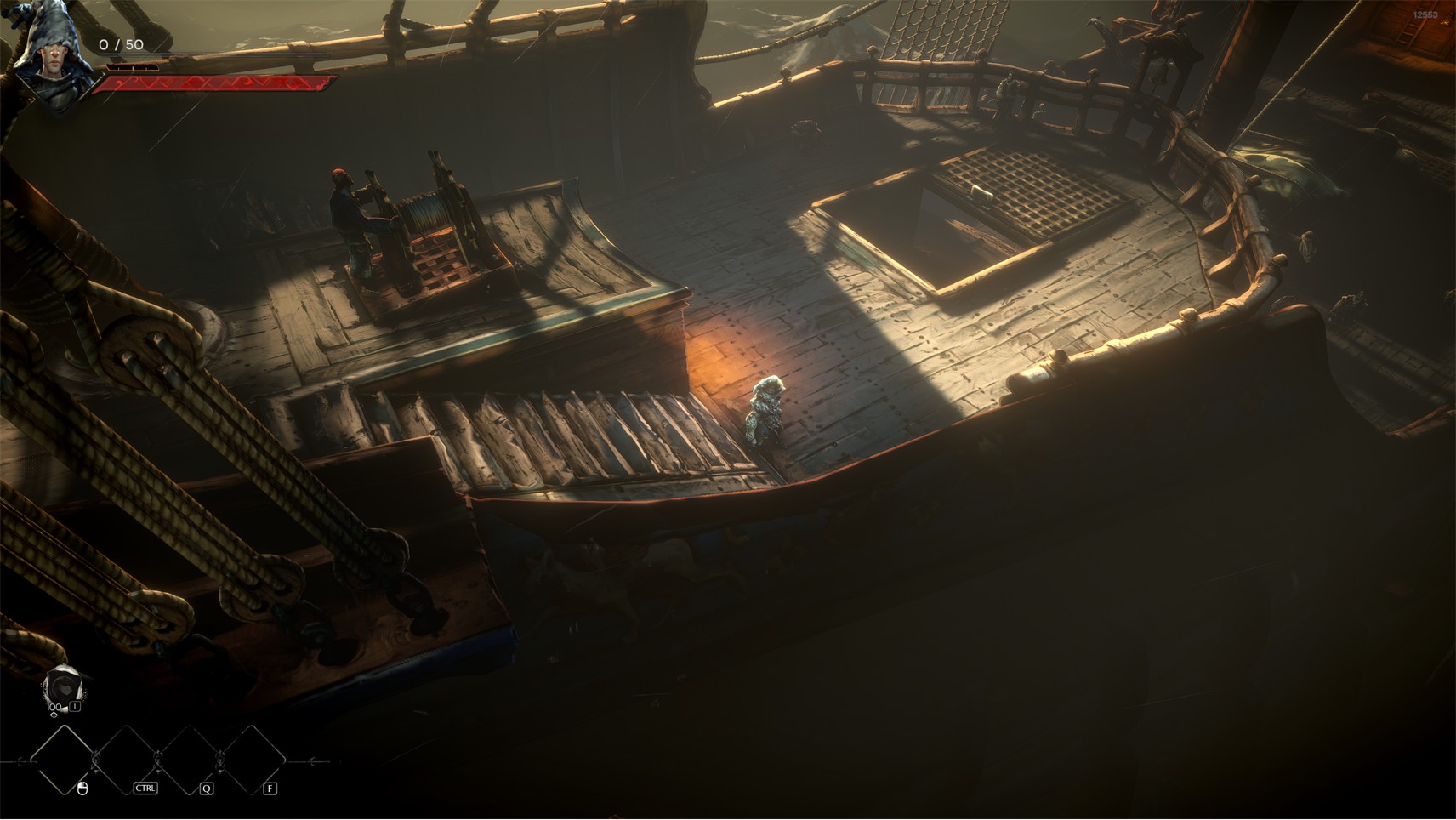Activate the diamond ability slot labeled Q

[189, 760]
